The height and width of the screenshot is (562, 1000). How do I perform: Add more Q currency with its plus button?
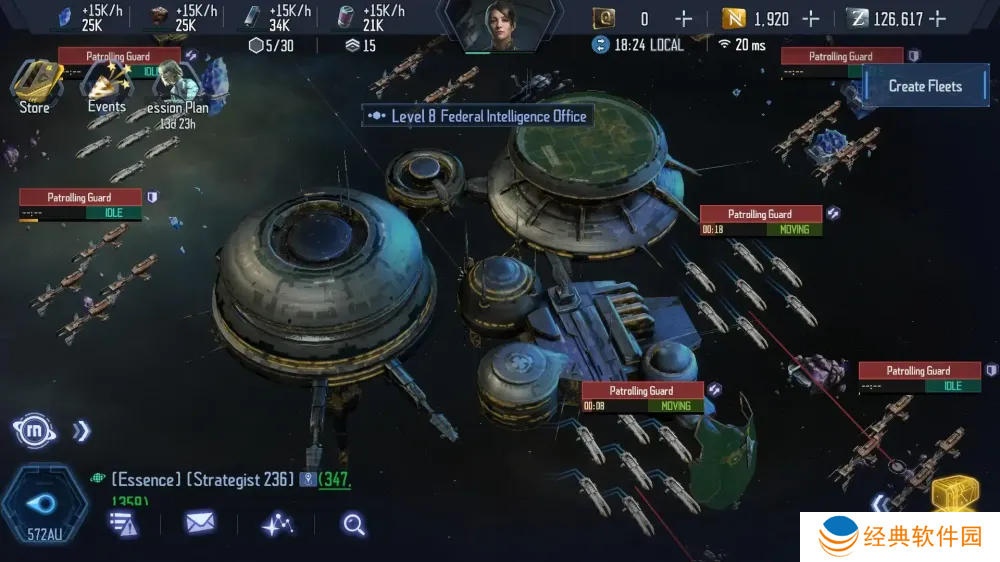click(683, 18)
